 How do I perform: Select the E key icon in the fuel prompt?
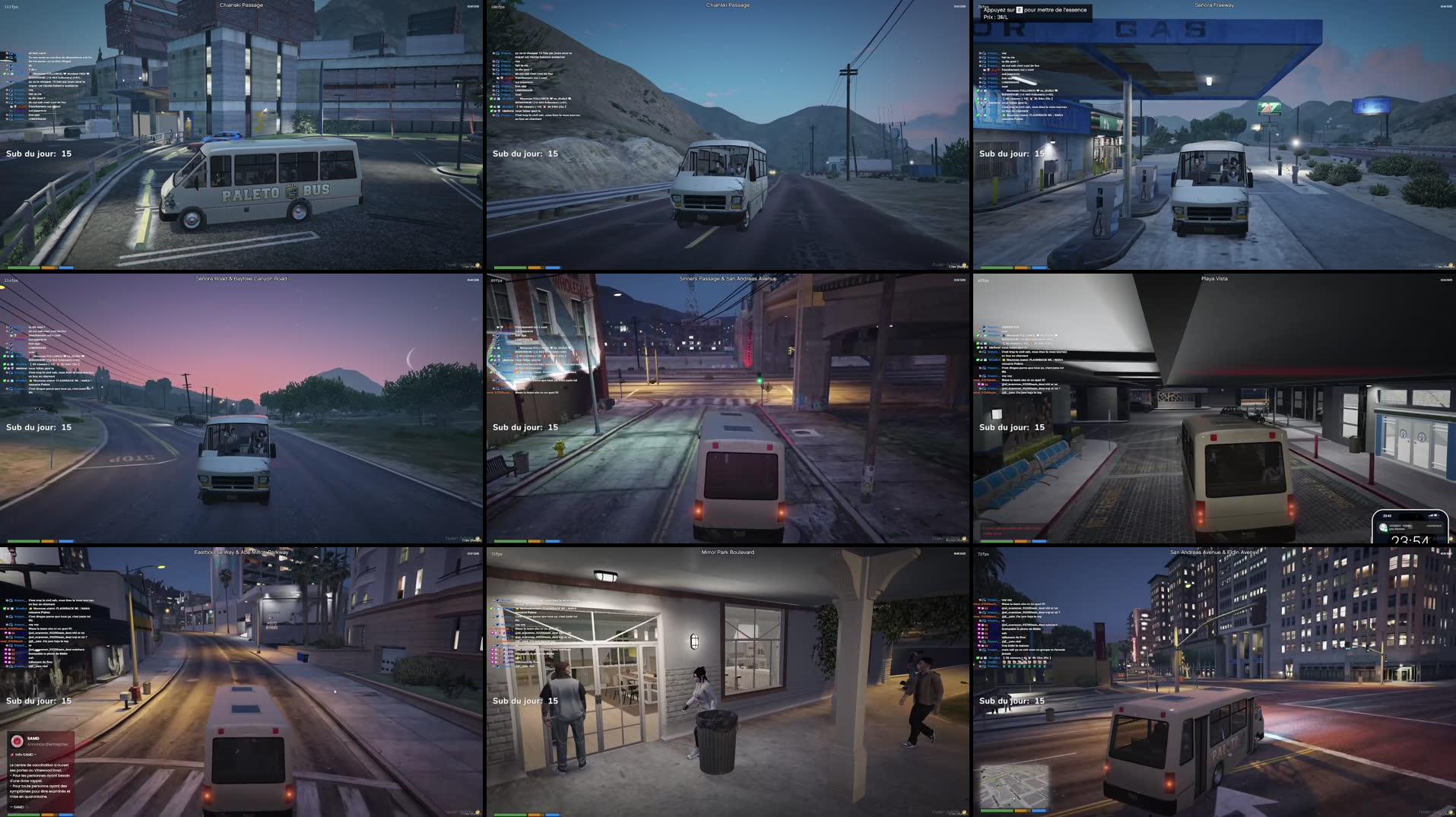(x=1020, y=10)
